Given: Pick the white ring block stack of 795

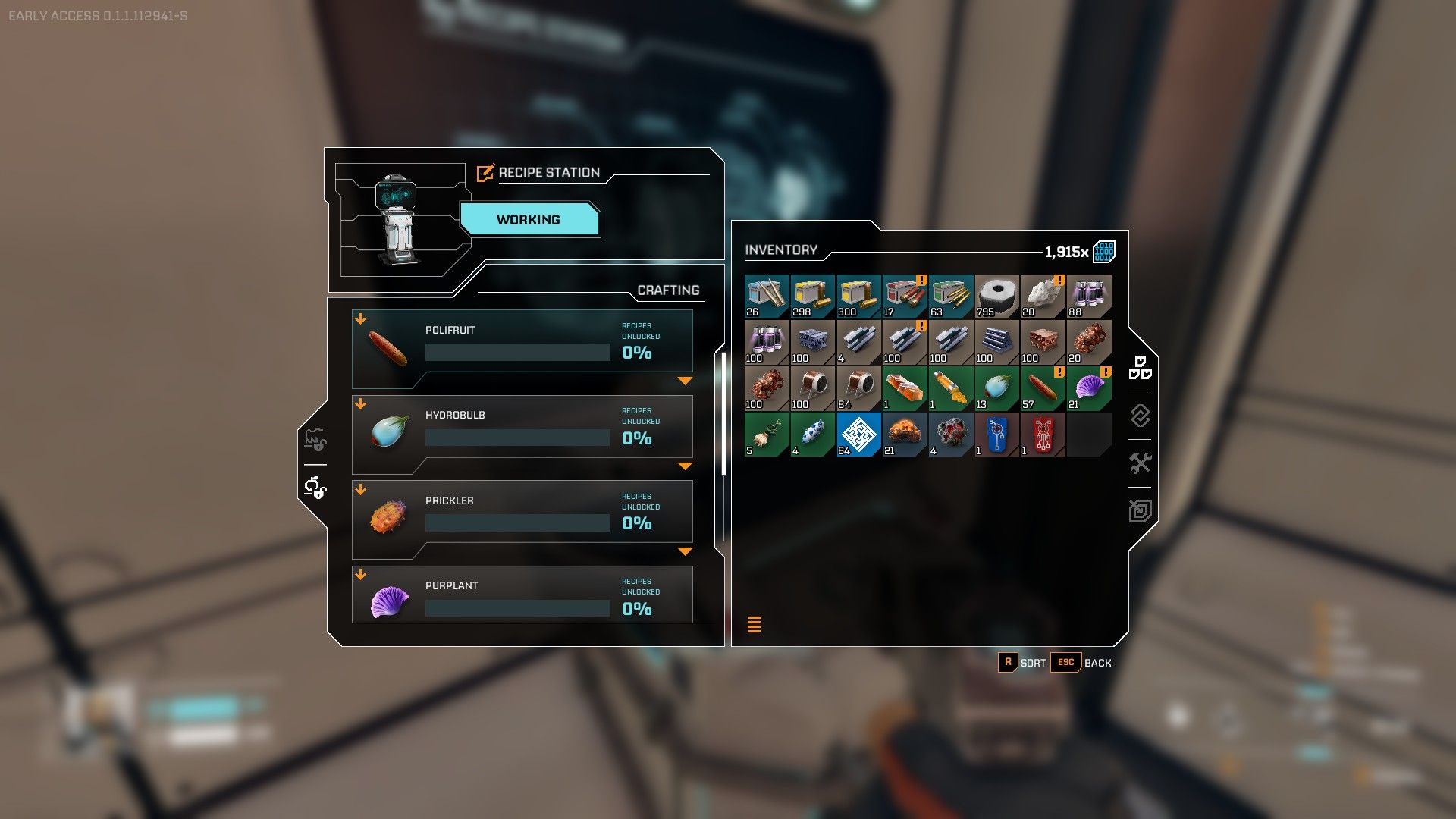Looking at the screenshot, I should pos(996,296).
